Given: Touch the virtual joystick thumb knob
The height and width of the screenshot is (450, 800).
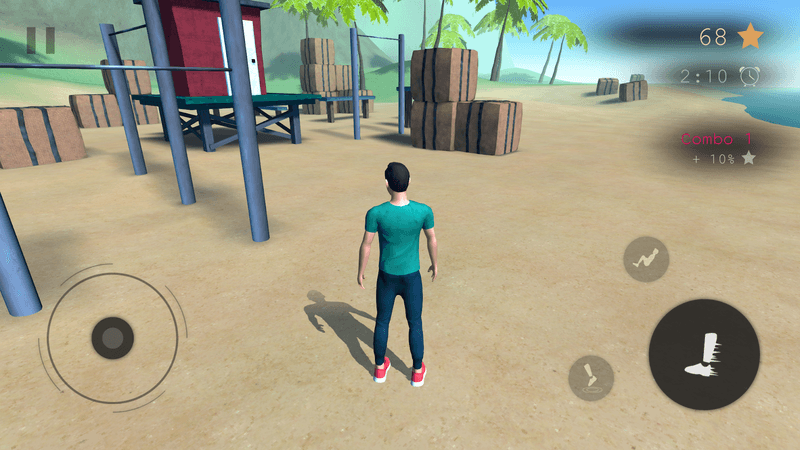Looking at the screenshot, I should 113,338.
